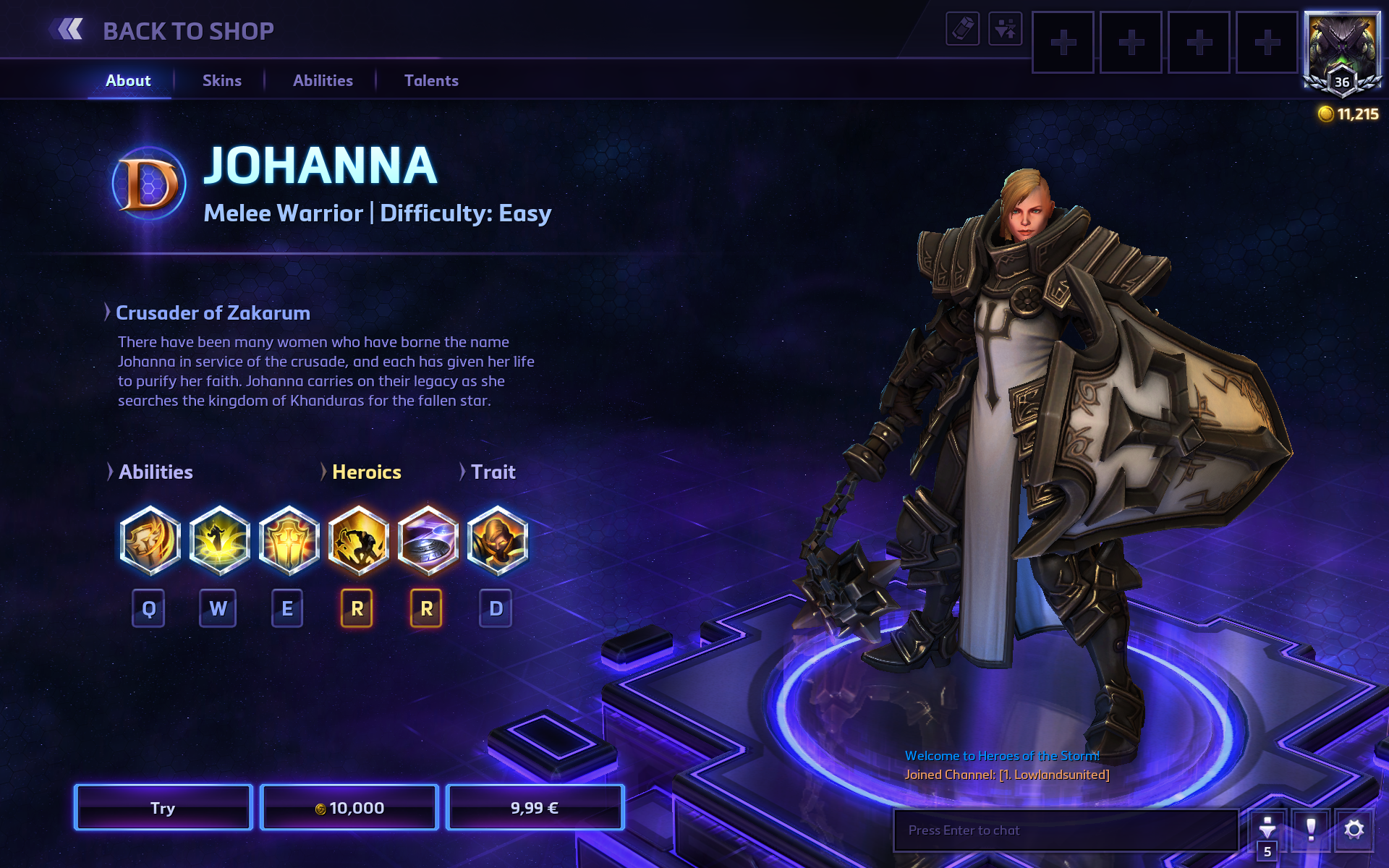The height and width of the screenshot is (868, 1389).
Task: Show the first heroic ability icon
Action: (x=358, y=540)
